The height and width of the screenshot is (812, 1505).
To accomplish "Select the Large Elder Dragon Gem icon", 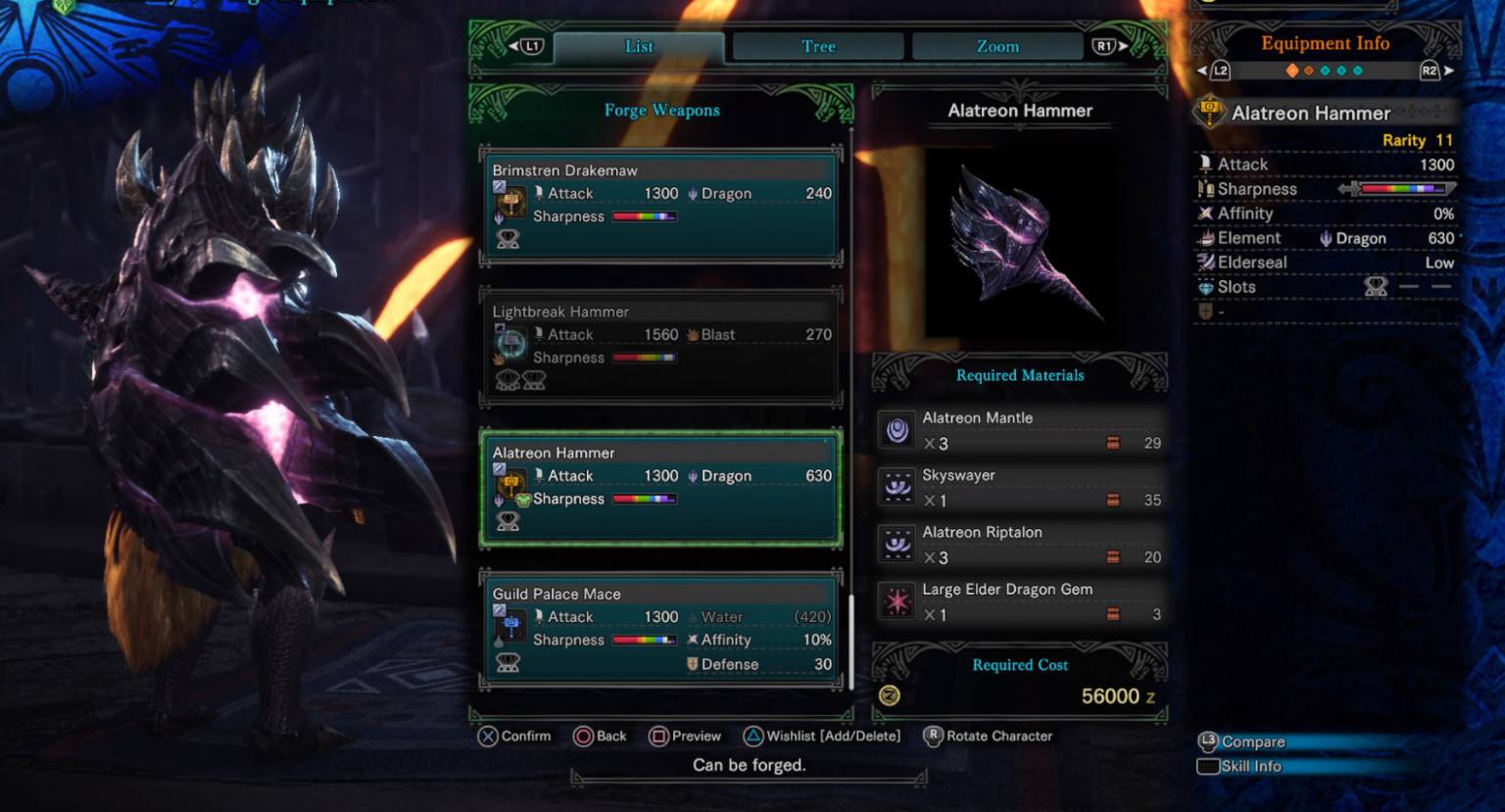I will (897, 600).
